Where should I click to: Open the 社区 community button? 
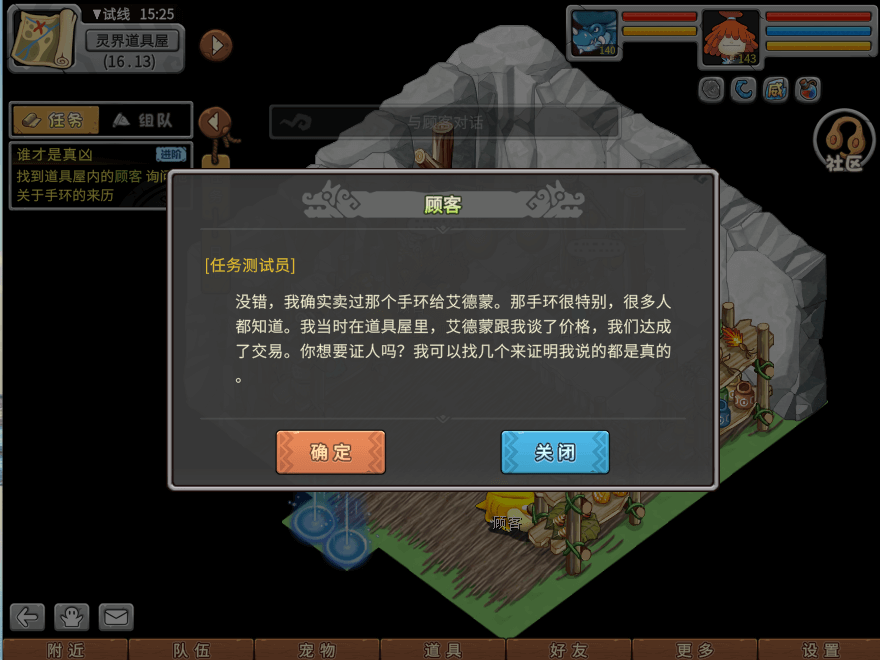click(844, 142)
